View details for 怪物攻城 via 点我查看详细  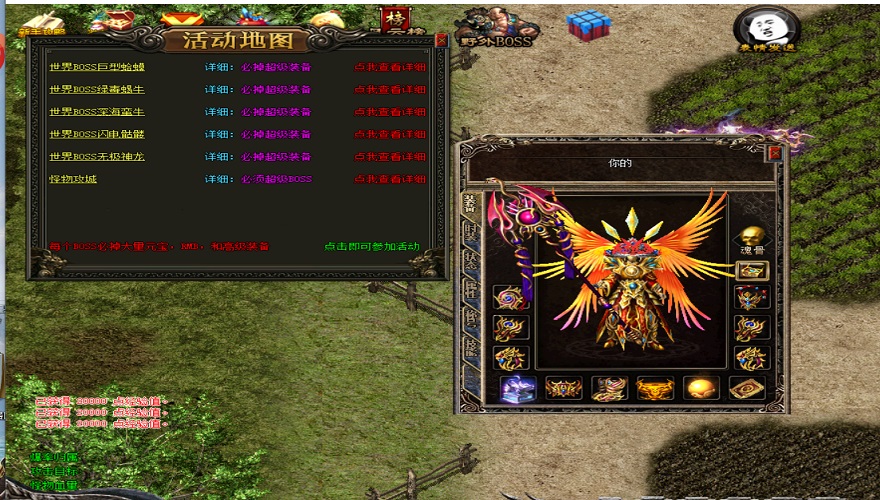coord(390,180)
